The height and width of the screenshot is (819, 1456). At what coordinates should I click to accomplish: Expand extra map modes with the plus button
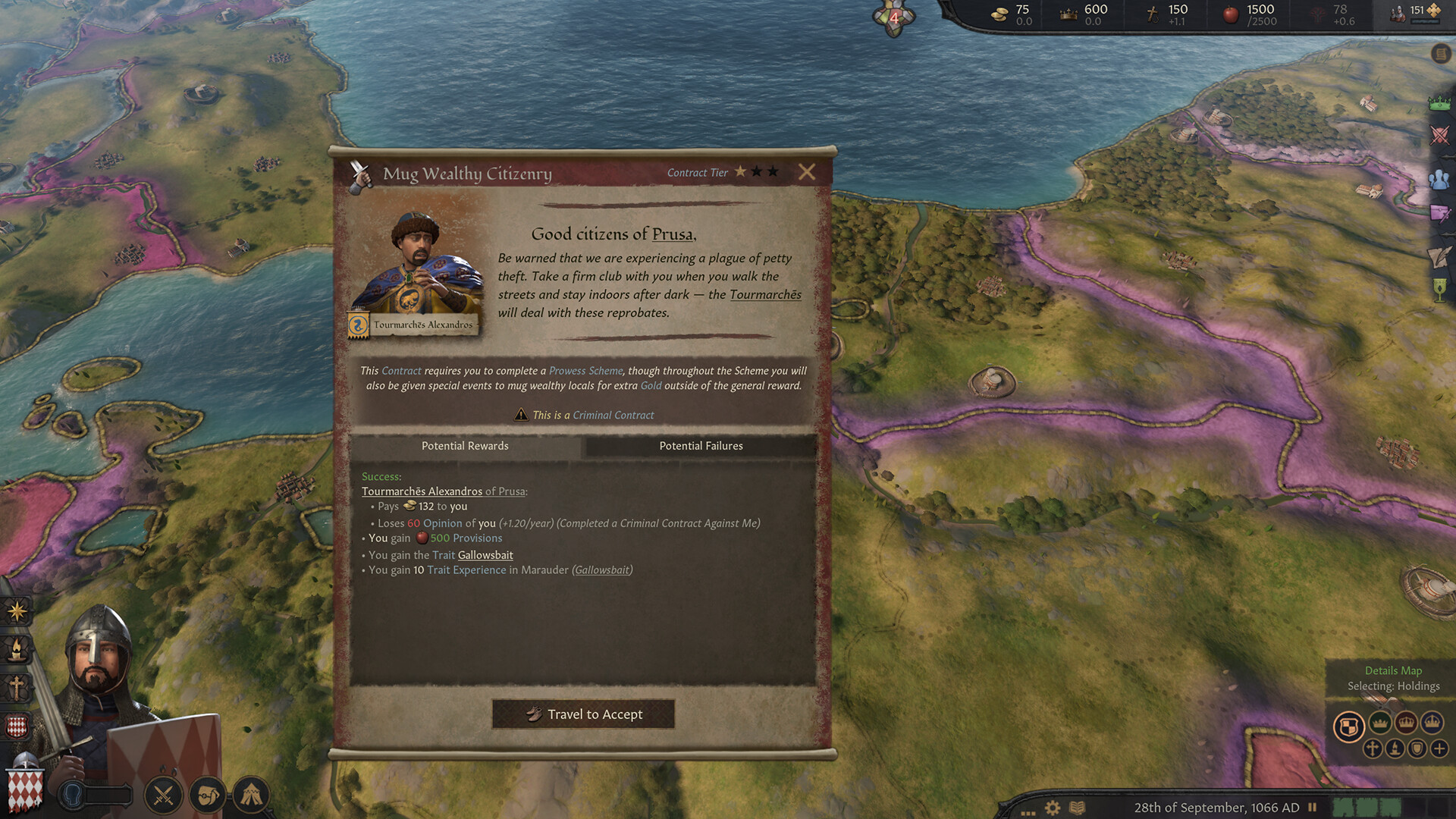pos(1439,749)
